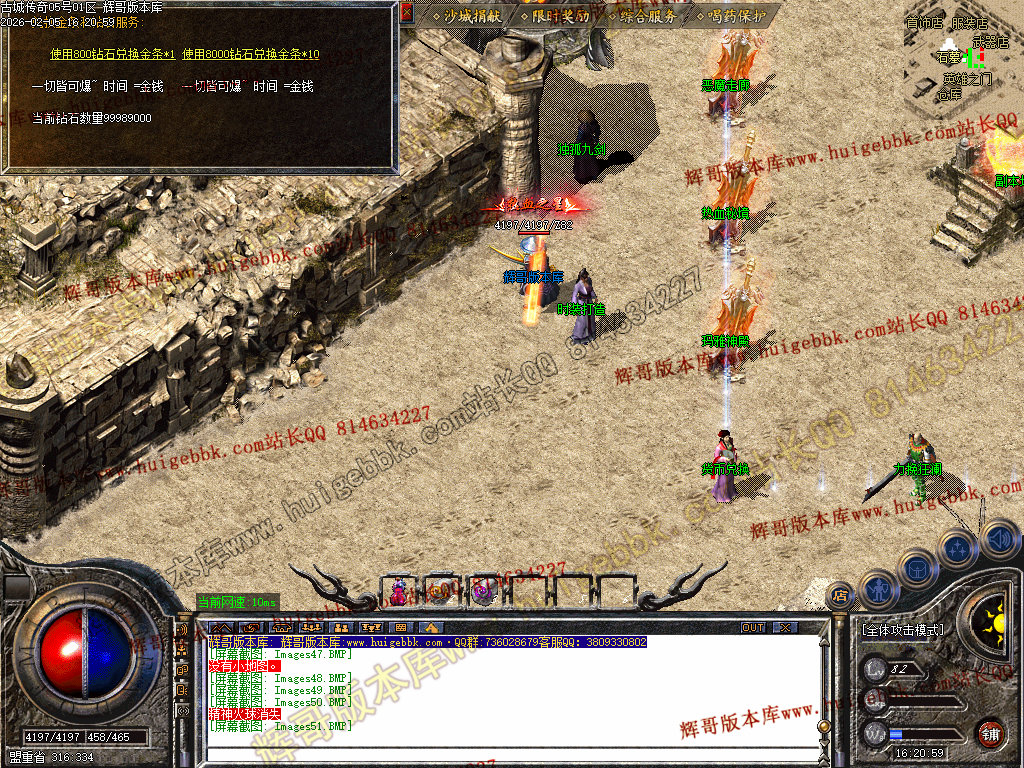Open the character status round icon
This screenshot has height=768, width=1024.
click(x=877, y=589)
